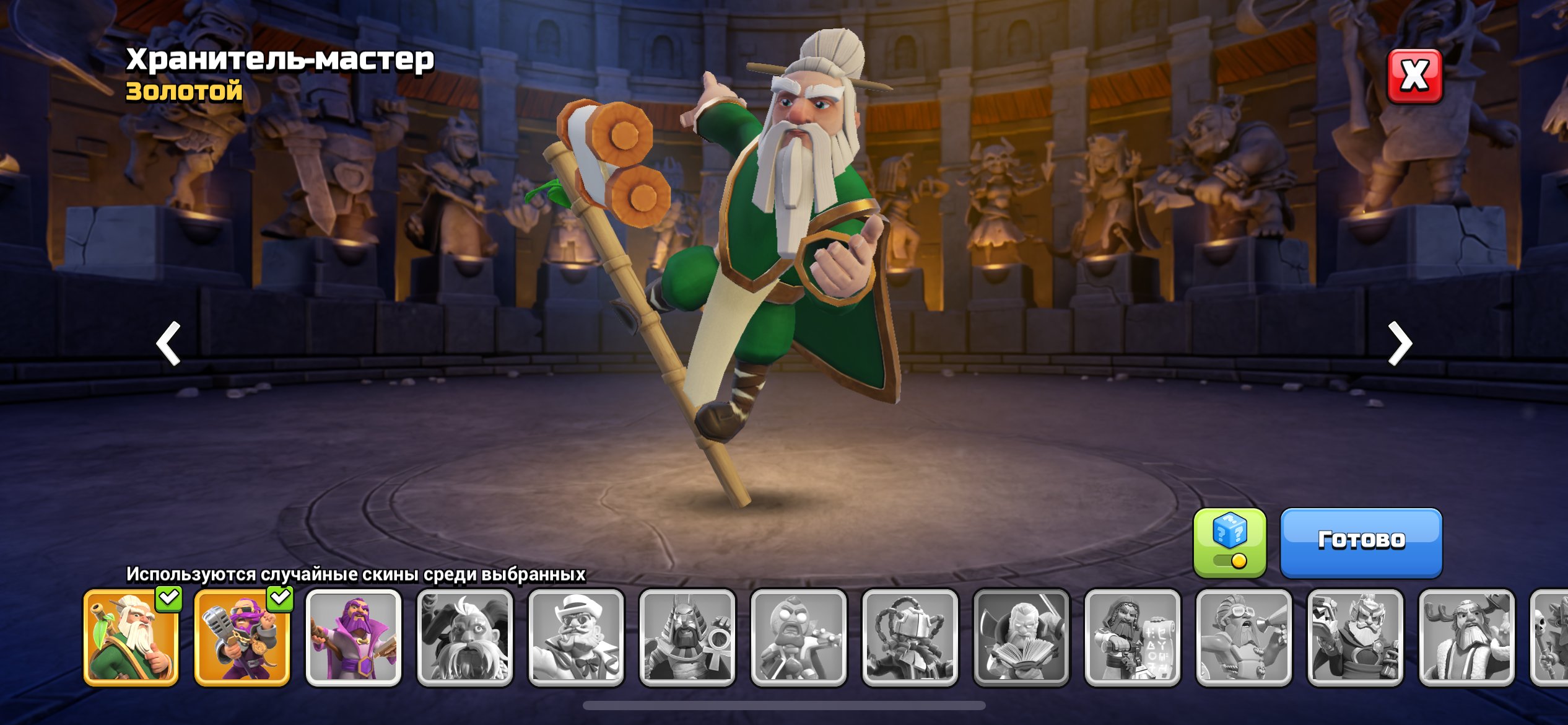Choose the locked skin reading an open book
Image resolution: width=1568 pixels, height=725 pixels.
[1021, 638]
